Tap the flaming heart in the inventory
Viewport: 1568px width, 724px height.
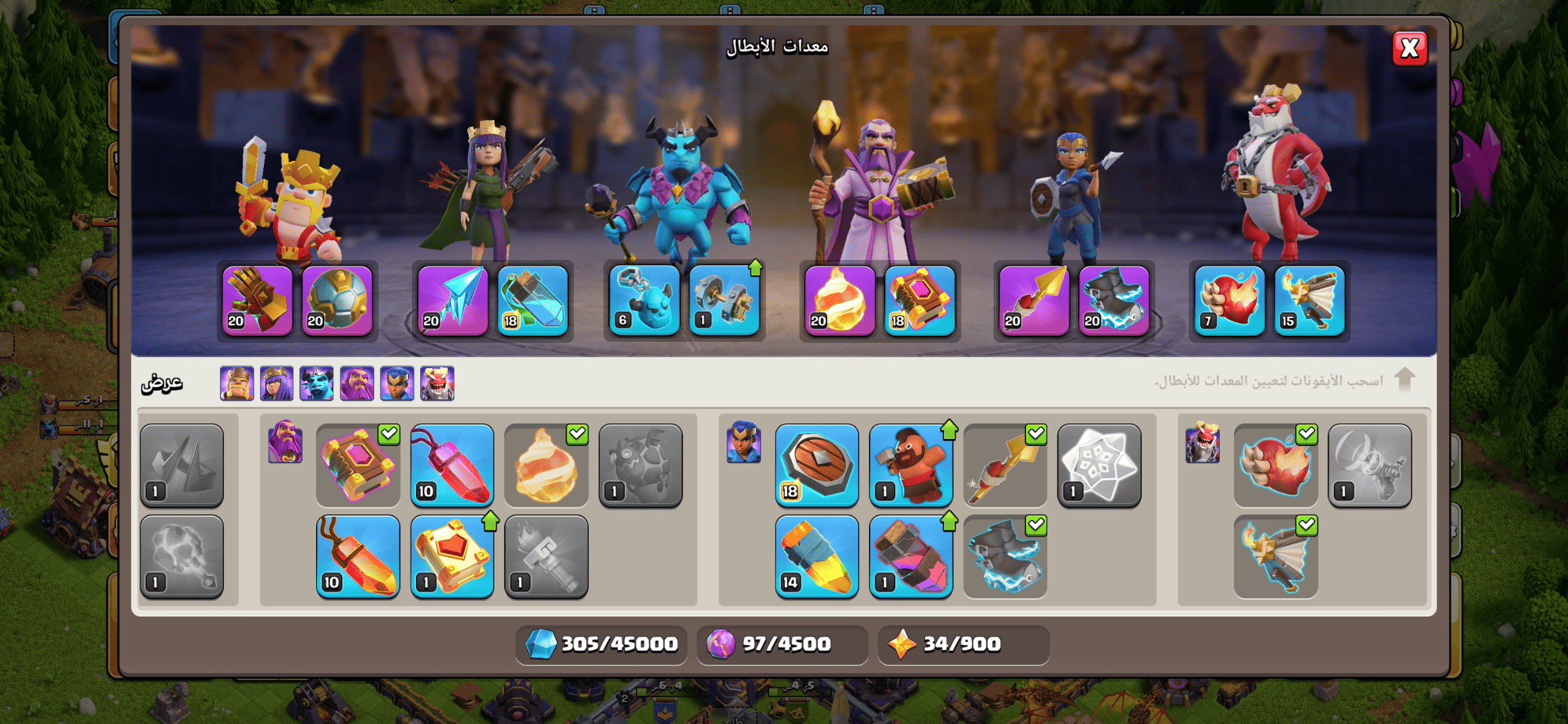click(1275, 465)
